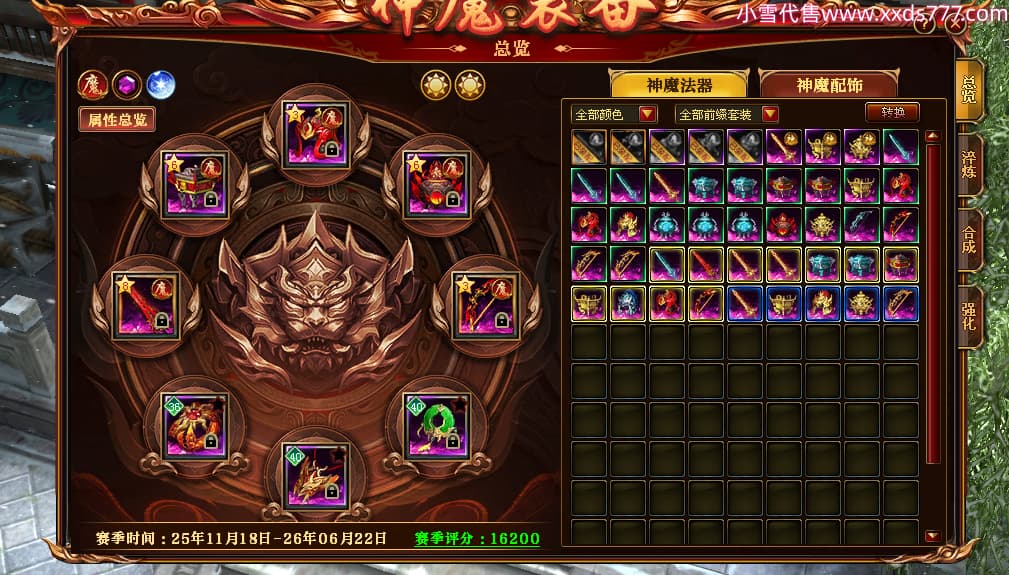Click the inventory scrollbar's down arrow
The image size is (1009, 575).
pyautogui.click(x=932, y=536)
